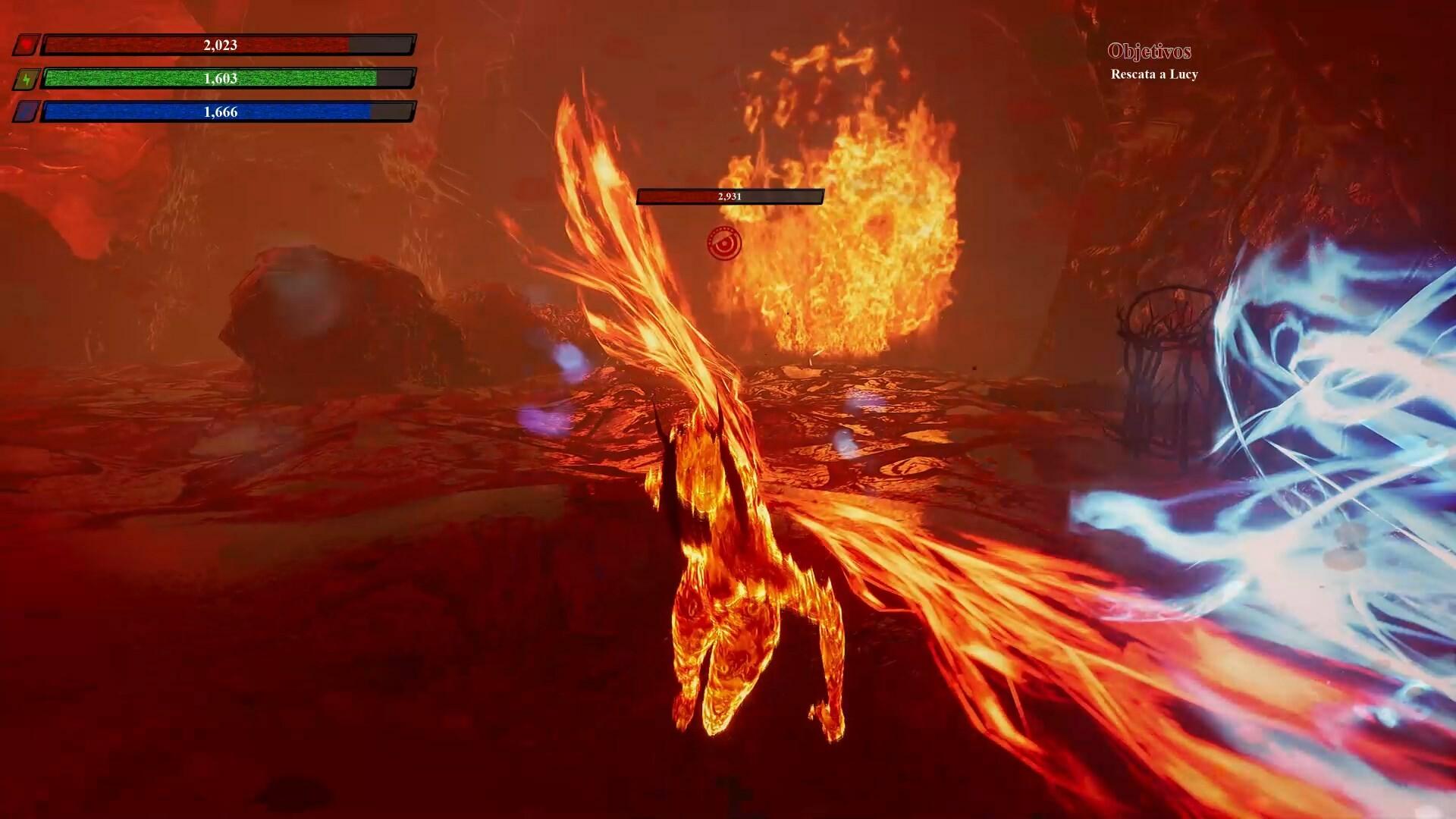Click the enemy health bar showing 2,931
Image resolution: width=1456 pixels, height=819 pixels.
(730, 197)
